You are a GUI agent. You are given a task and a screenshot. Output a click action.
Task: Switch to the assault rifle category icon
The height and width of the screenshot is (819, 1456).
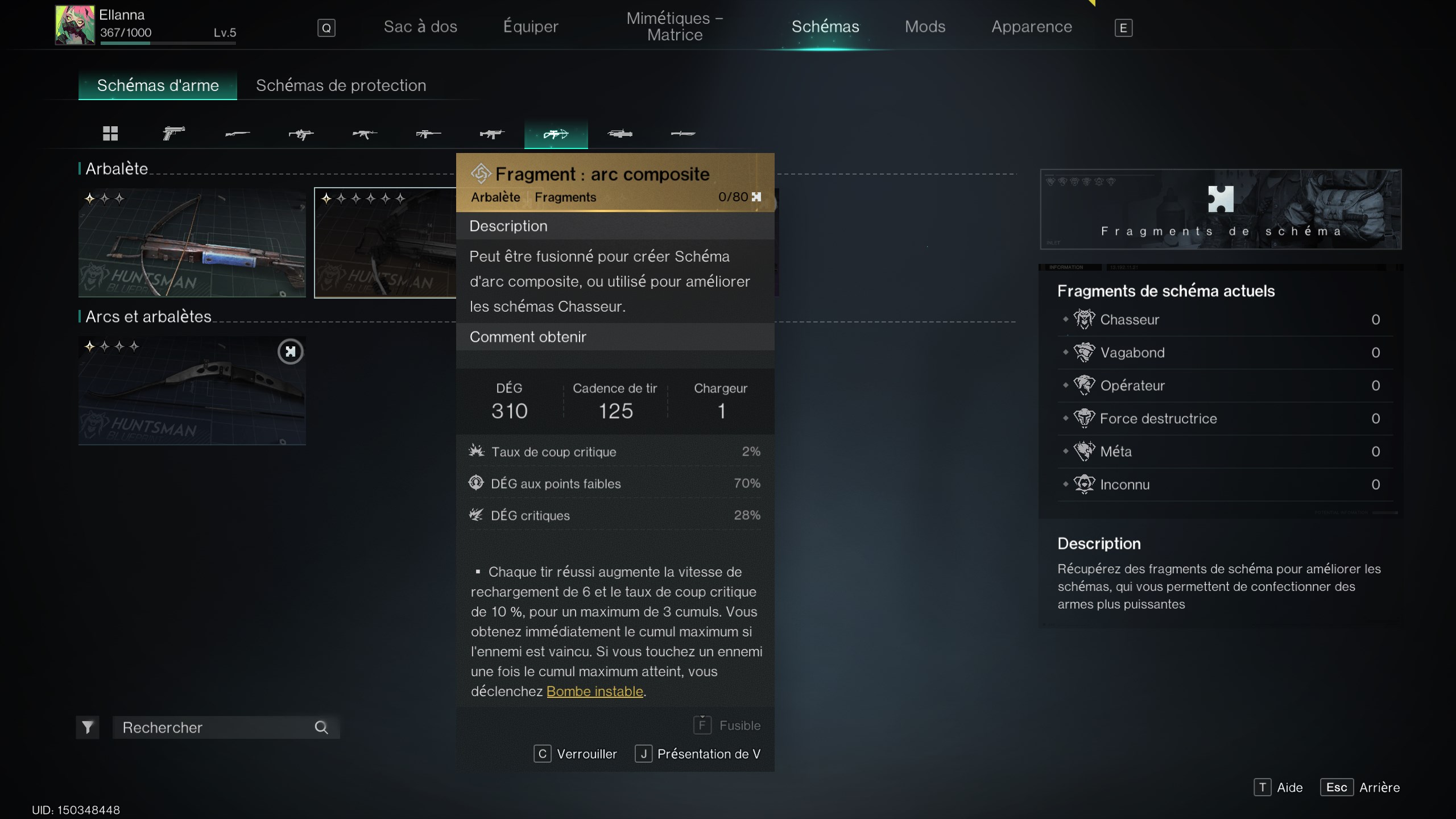(x=365, y=134)
